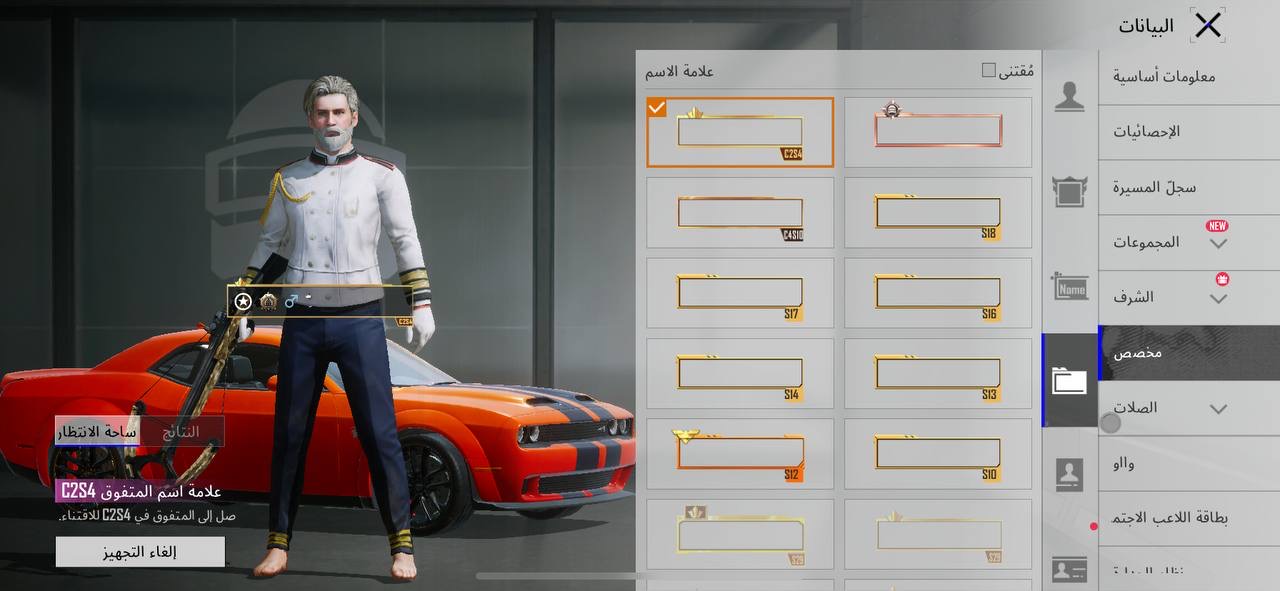Close the profile data screen
The width and height of the screenshot is (1280, 591).
[x=1208, y=26]
